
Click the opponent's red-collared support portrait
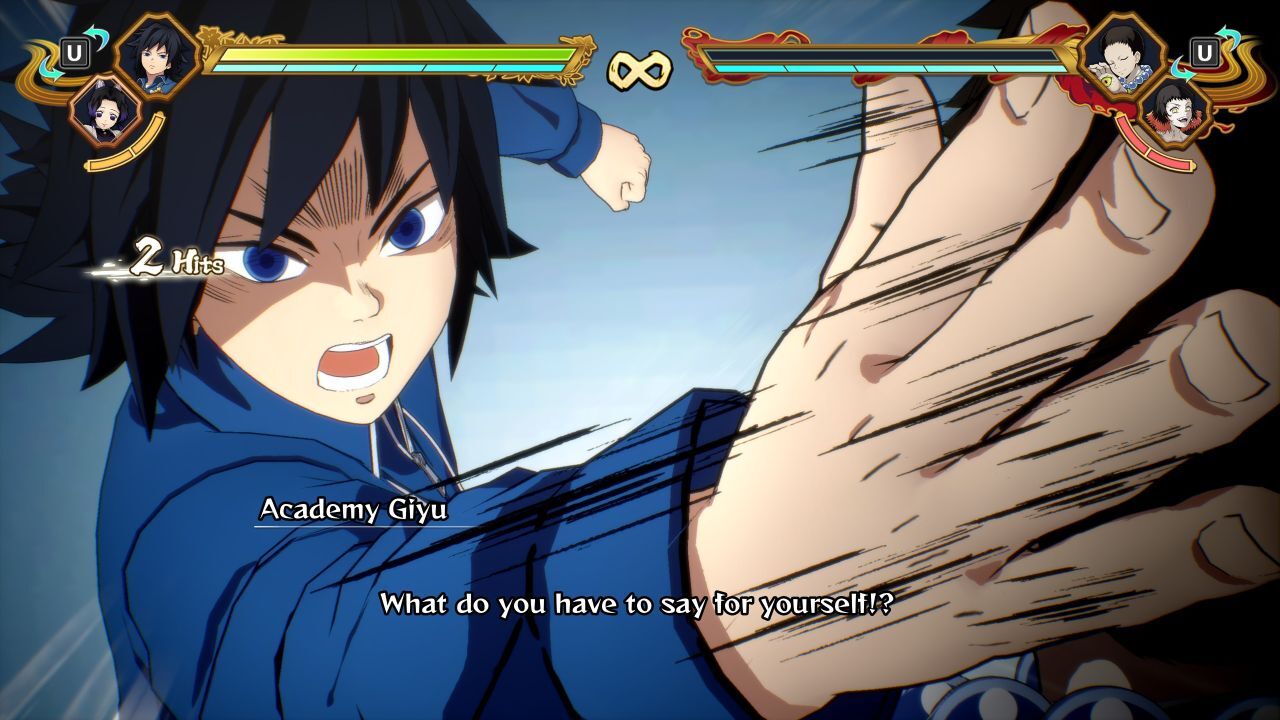point(1173,108)
